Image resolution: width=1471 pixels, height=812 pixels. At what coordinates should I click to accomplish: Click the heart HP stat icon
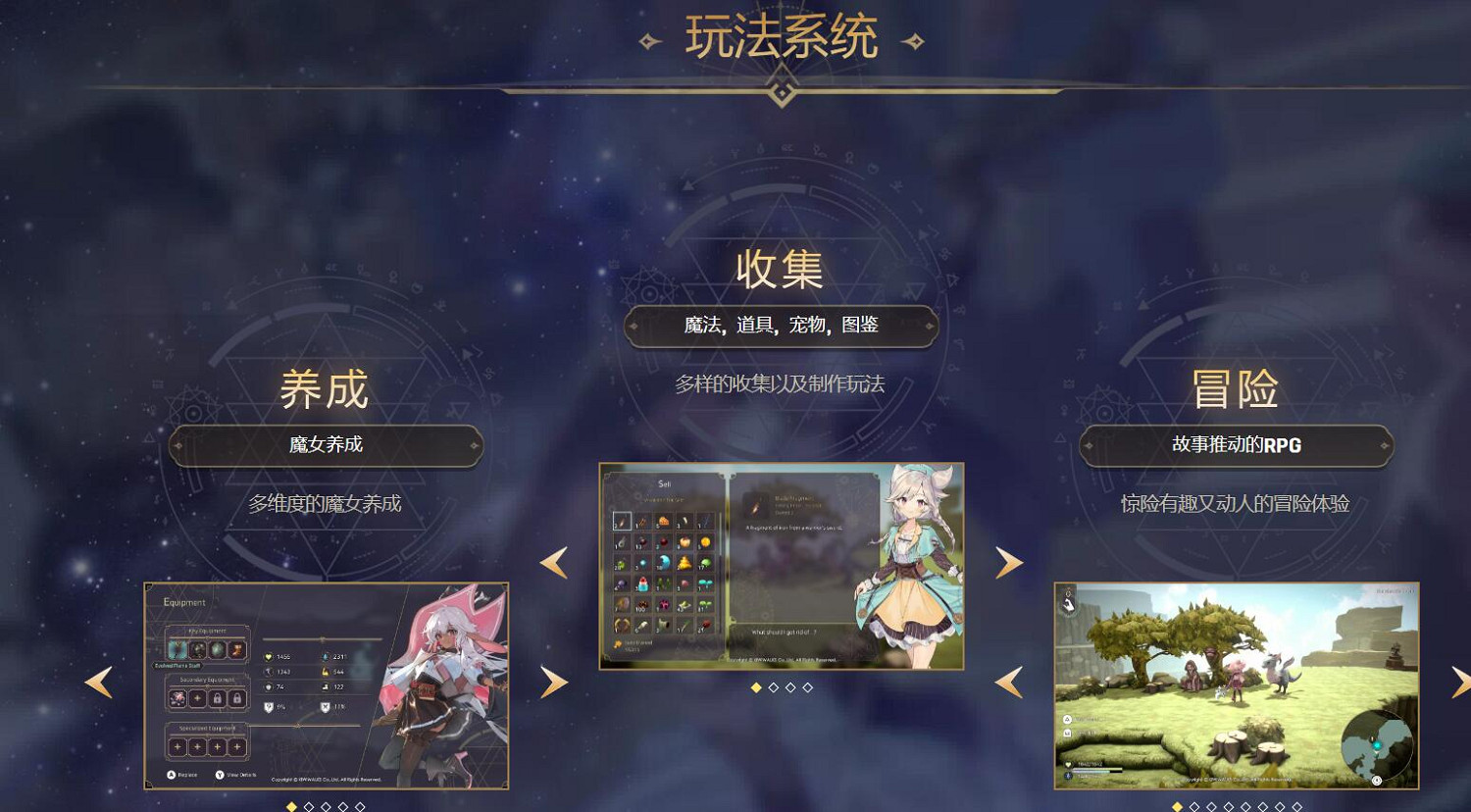point(268,657)
